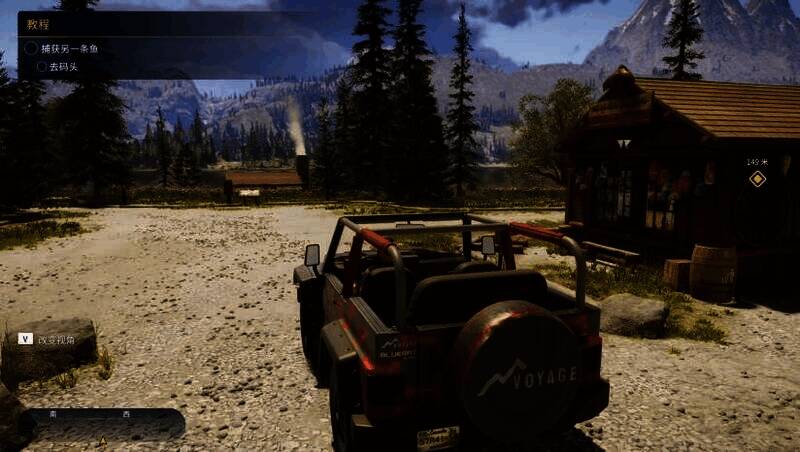Click the compass direction bar

click(x=105, y=423)
